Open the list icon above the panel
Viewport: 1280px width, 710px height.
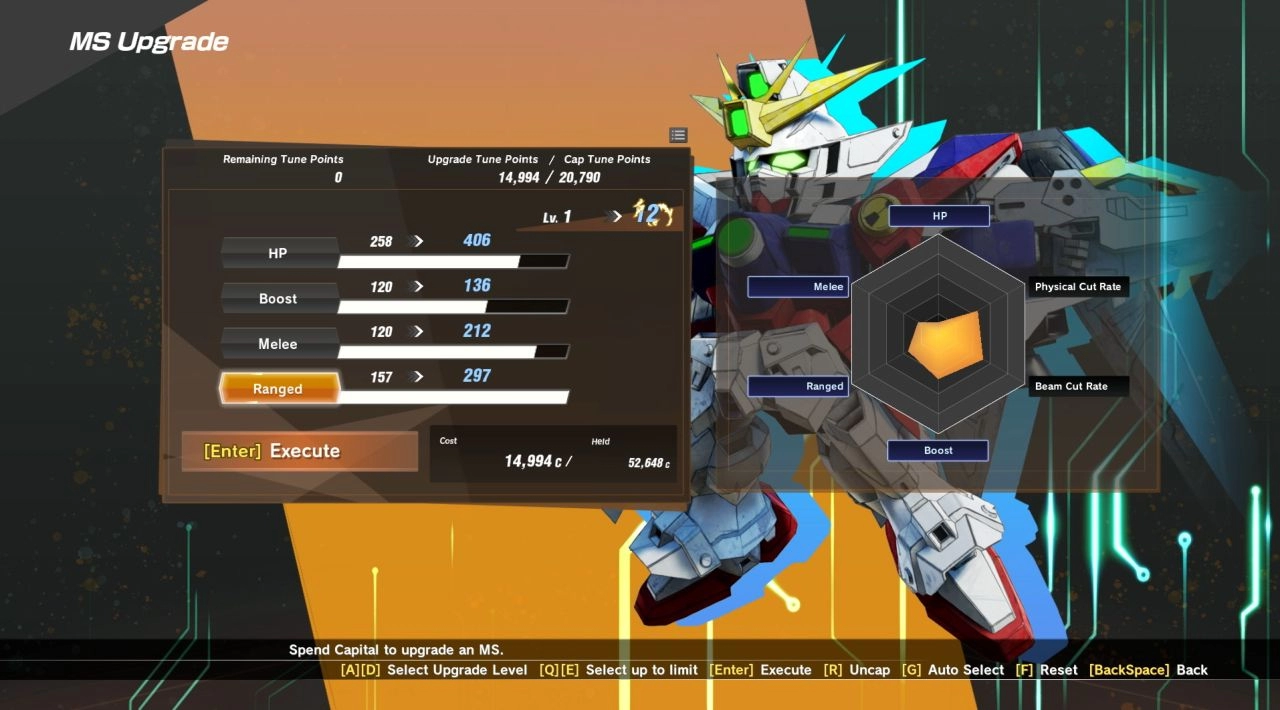pyautogui.click(x=678, y=135)
